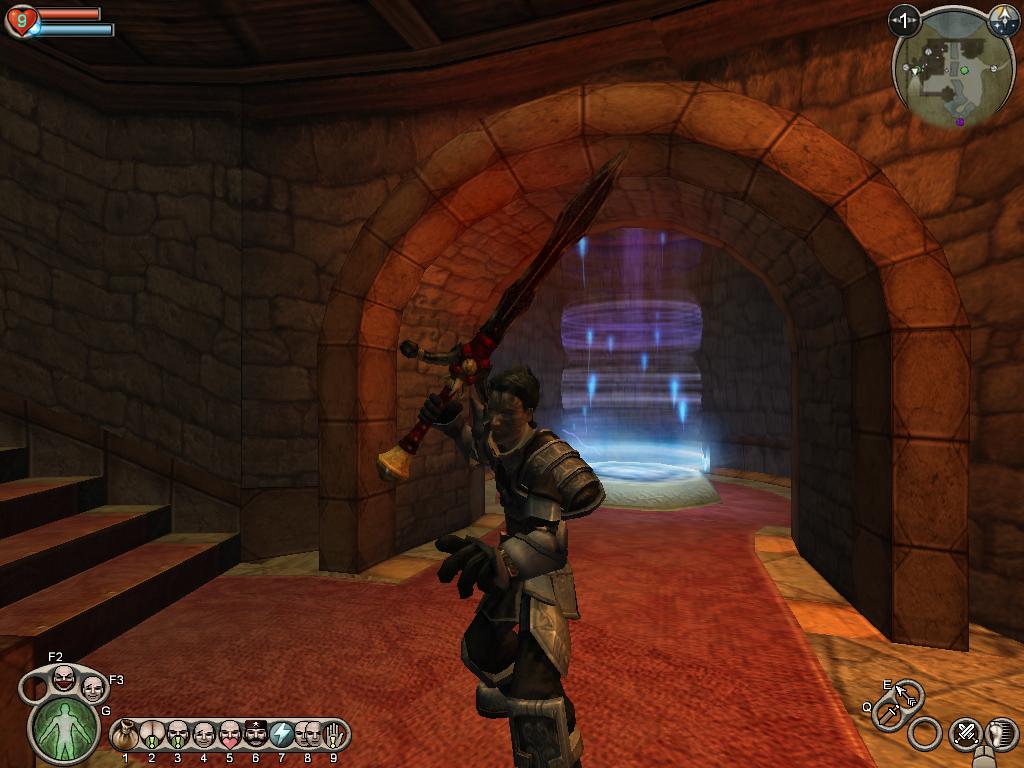Toggle the footprint sneak icon
Screen dimensions: 1024x768
[1001, 734]
